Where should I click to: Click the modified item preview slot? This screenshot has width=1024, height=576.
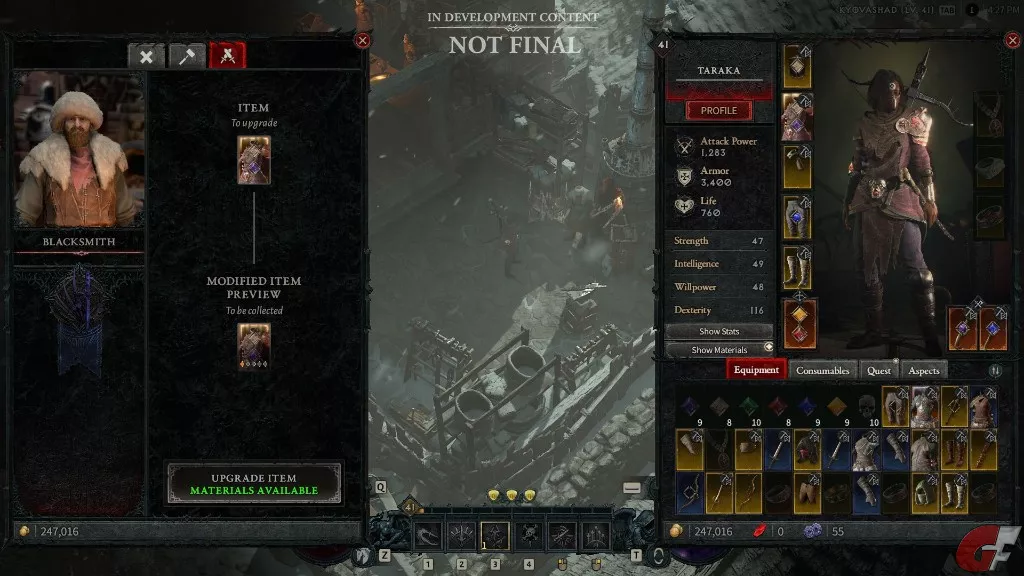tap(254, 347)
